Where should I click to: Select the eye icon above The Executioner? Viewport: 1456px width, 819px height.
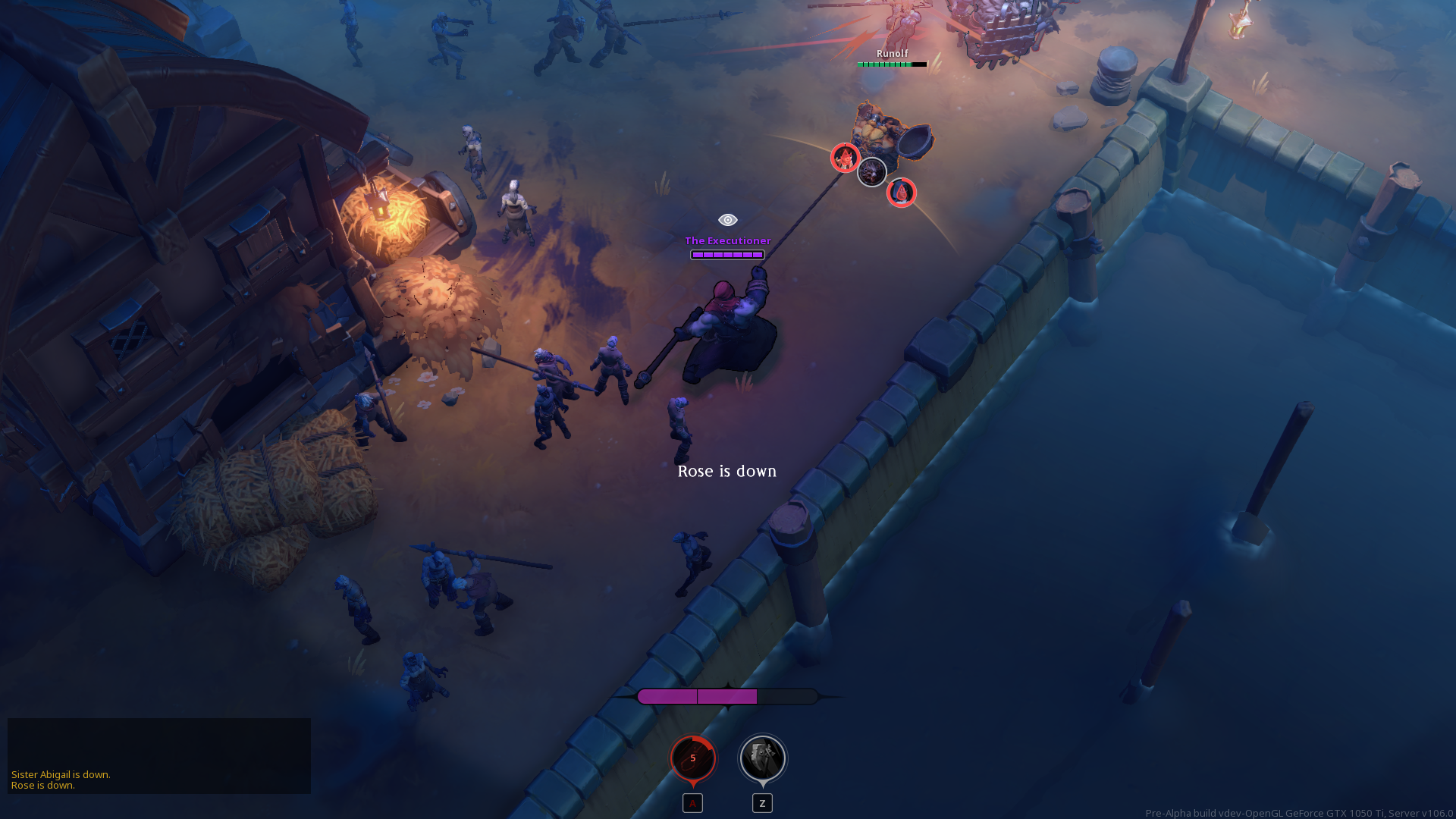[727, 220]
